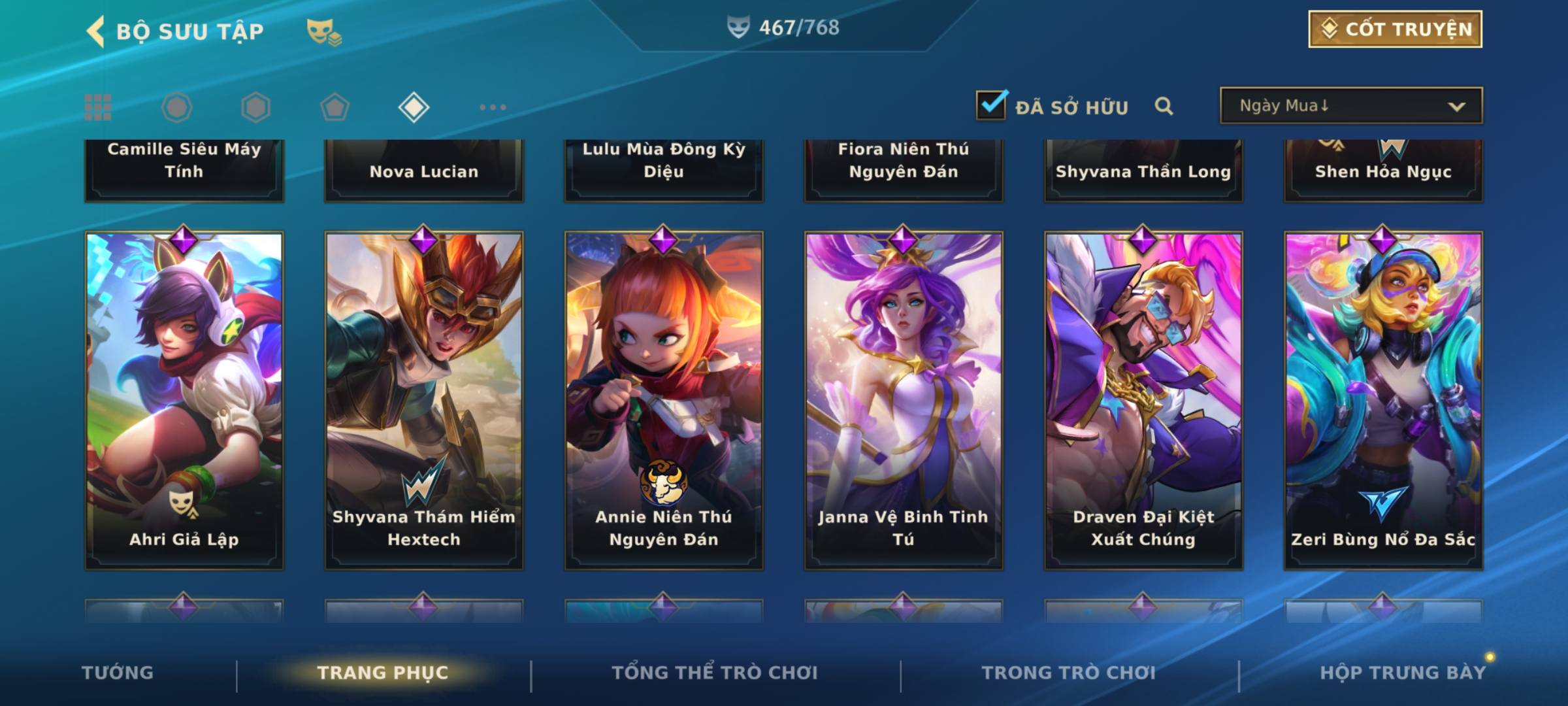Choose the Annie Niên Thú Nguyên Đán card

point(664,400)
